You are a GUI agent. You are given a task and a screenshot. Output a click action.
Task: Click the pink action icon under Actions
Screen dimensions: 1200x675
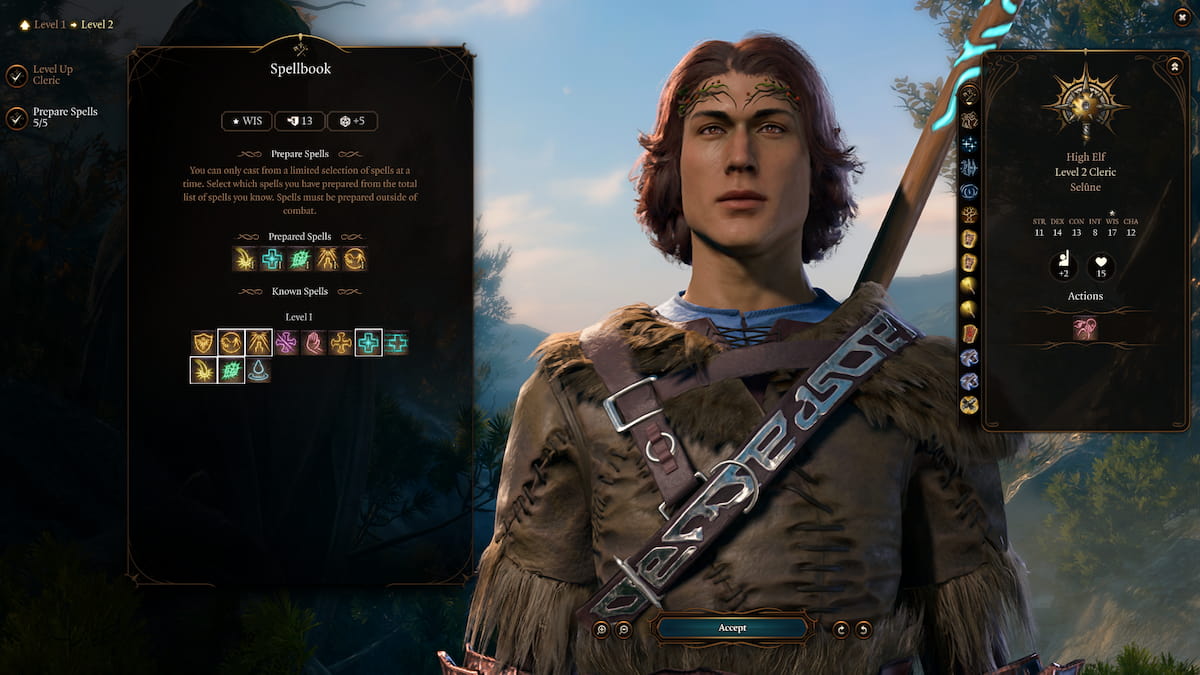click(1085, 329)
